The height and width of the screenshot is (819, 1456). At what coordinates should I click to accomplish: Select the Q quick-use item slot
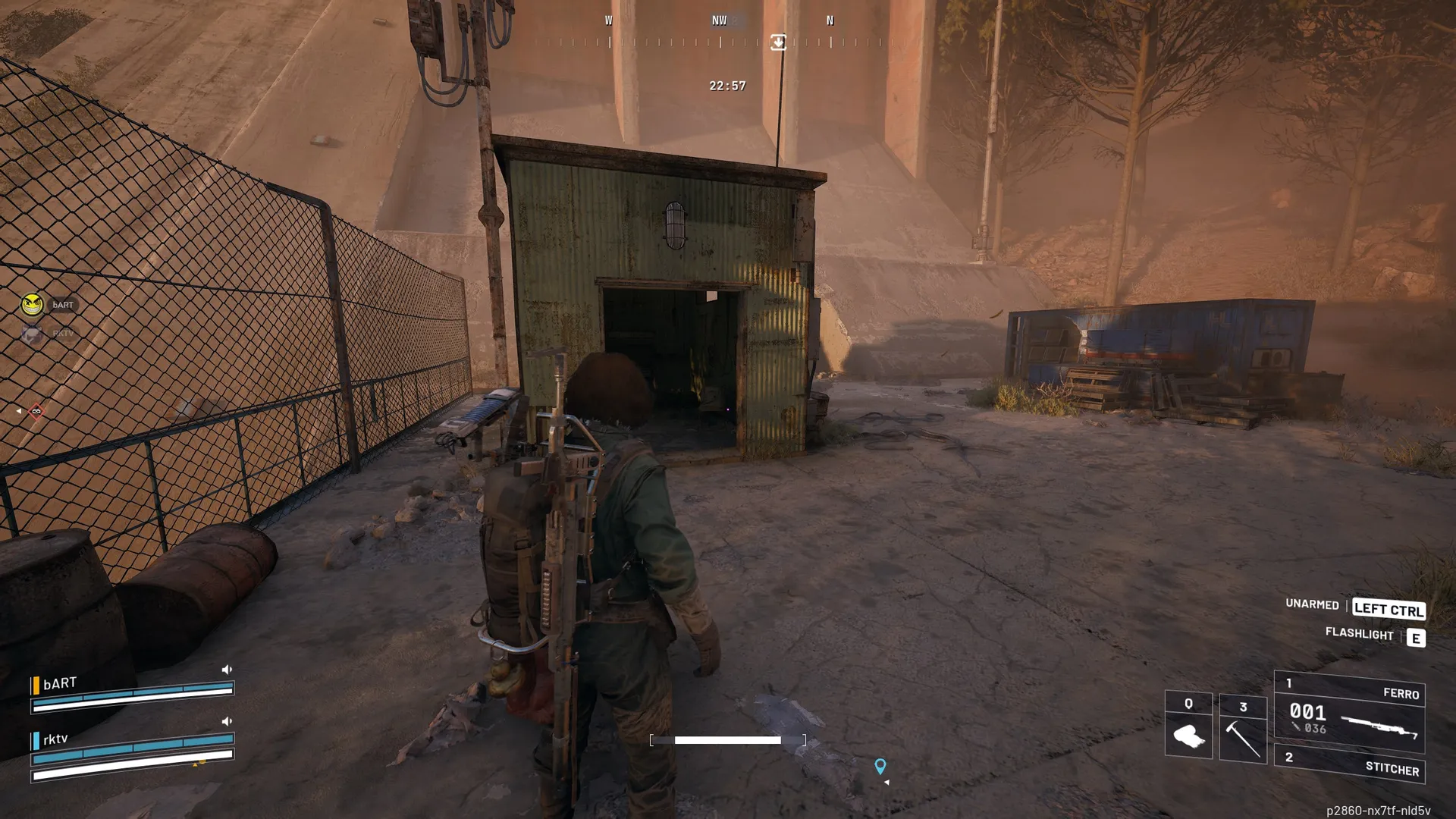tap(1188, 726)
